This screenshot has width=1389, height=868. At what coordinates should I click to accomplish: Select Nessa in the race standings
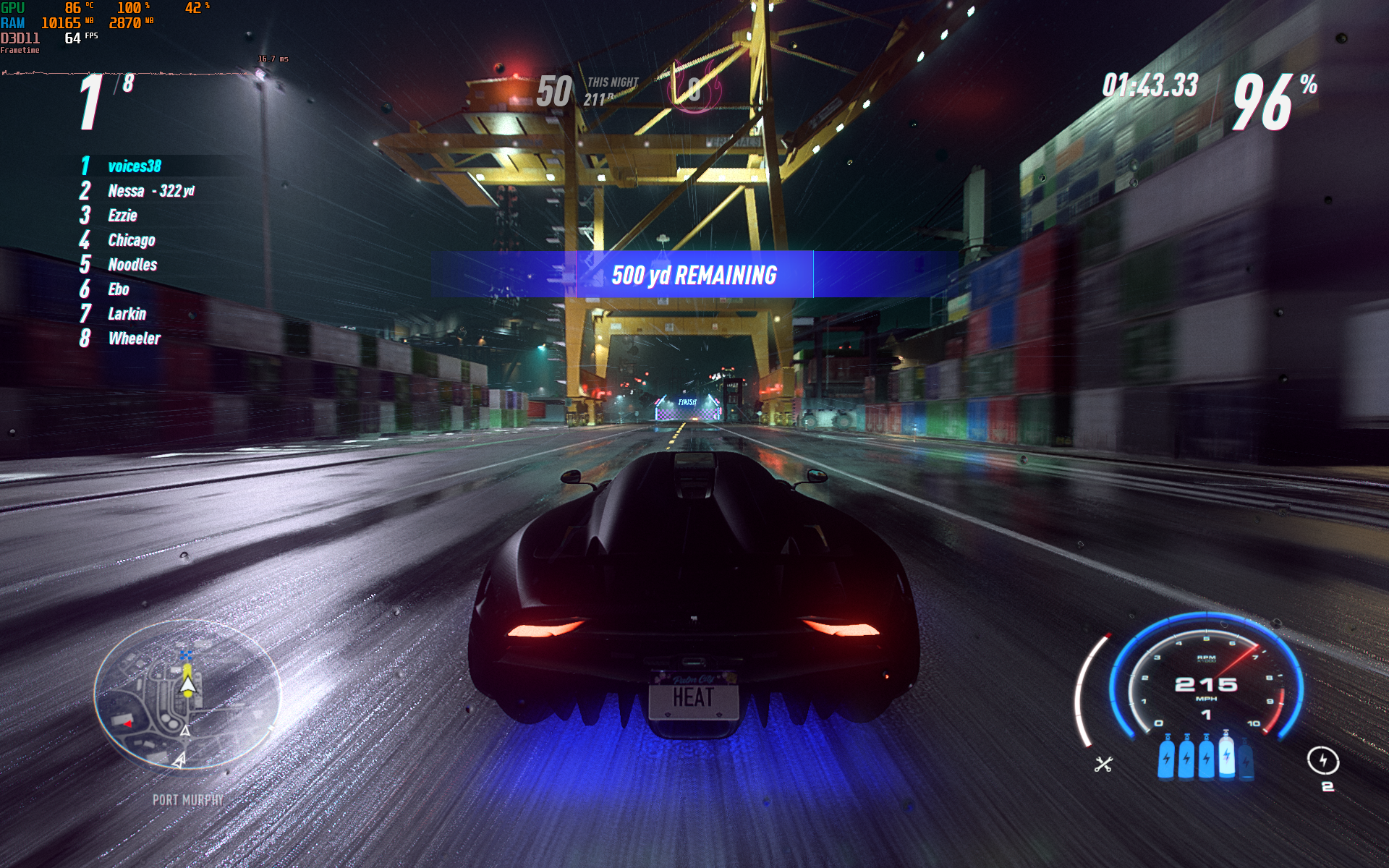(127, 191)
